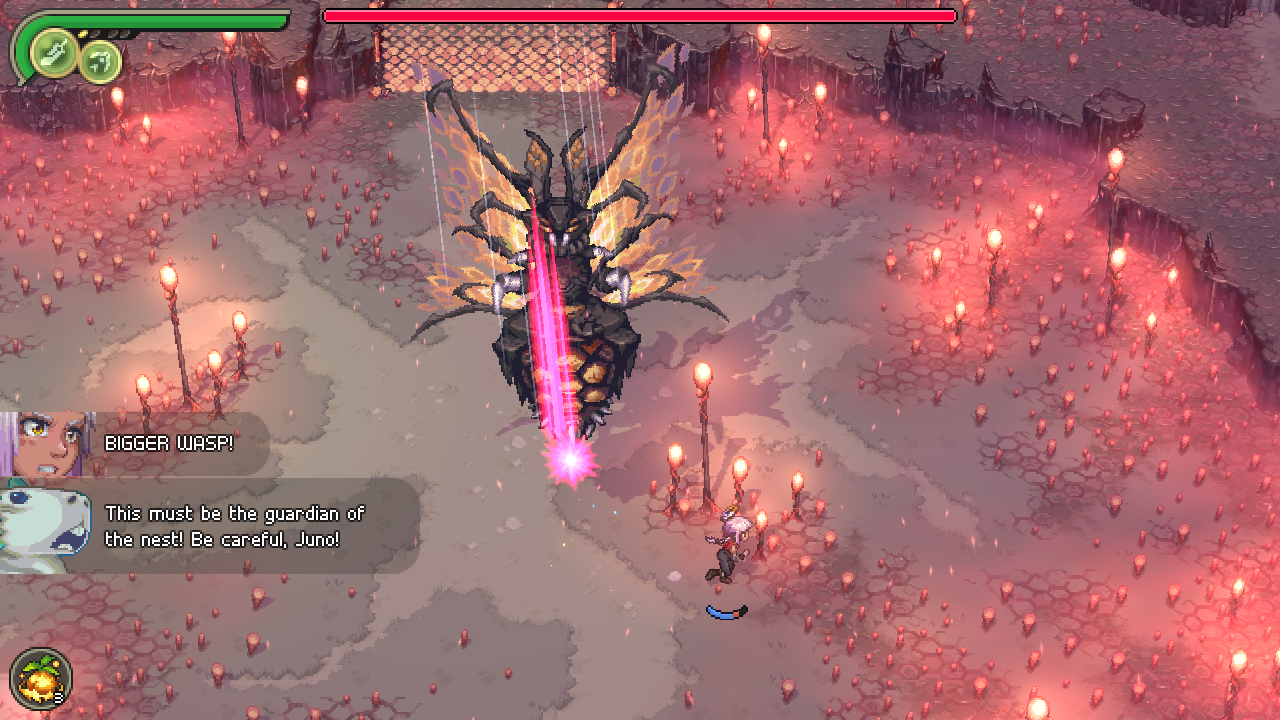
Task: Click the gold coin marker above the ammo pips
Action: [82, 33]
